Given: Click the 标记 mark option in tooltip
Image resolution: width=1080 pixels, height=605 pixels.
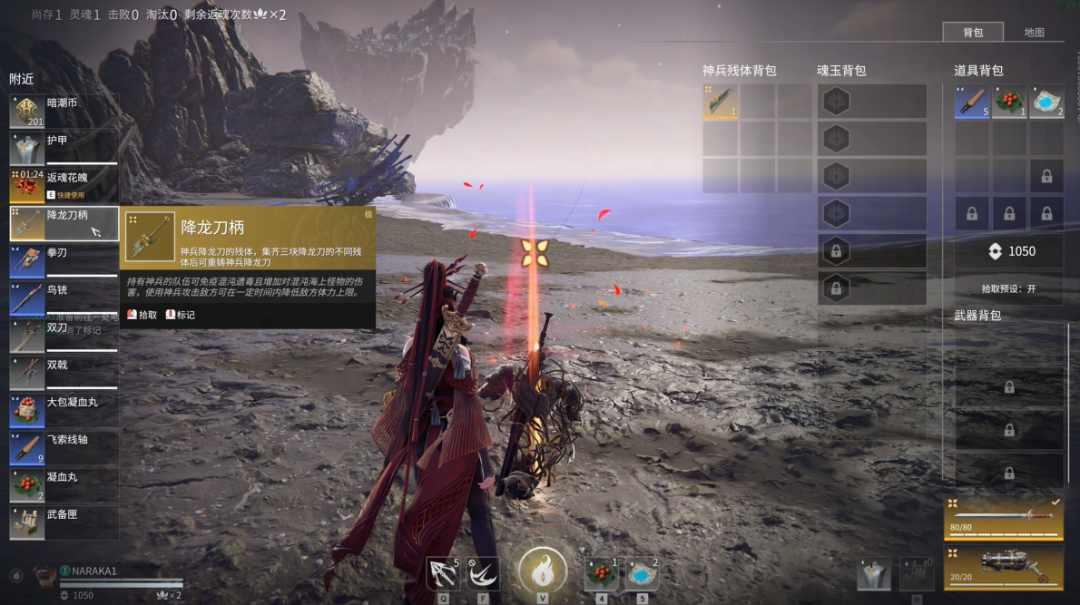Looking at the screenshot, I should [180, 314].
